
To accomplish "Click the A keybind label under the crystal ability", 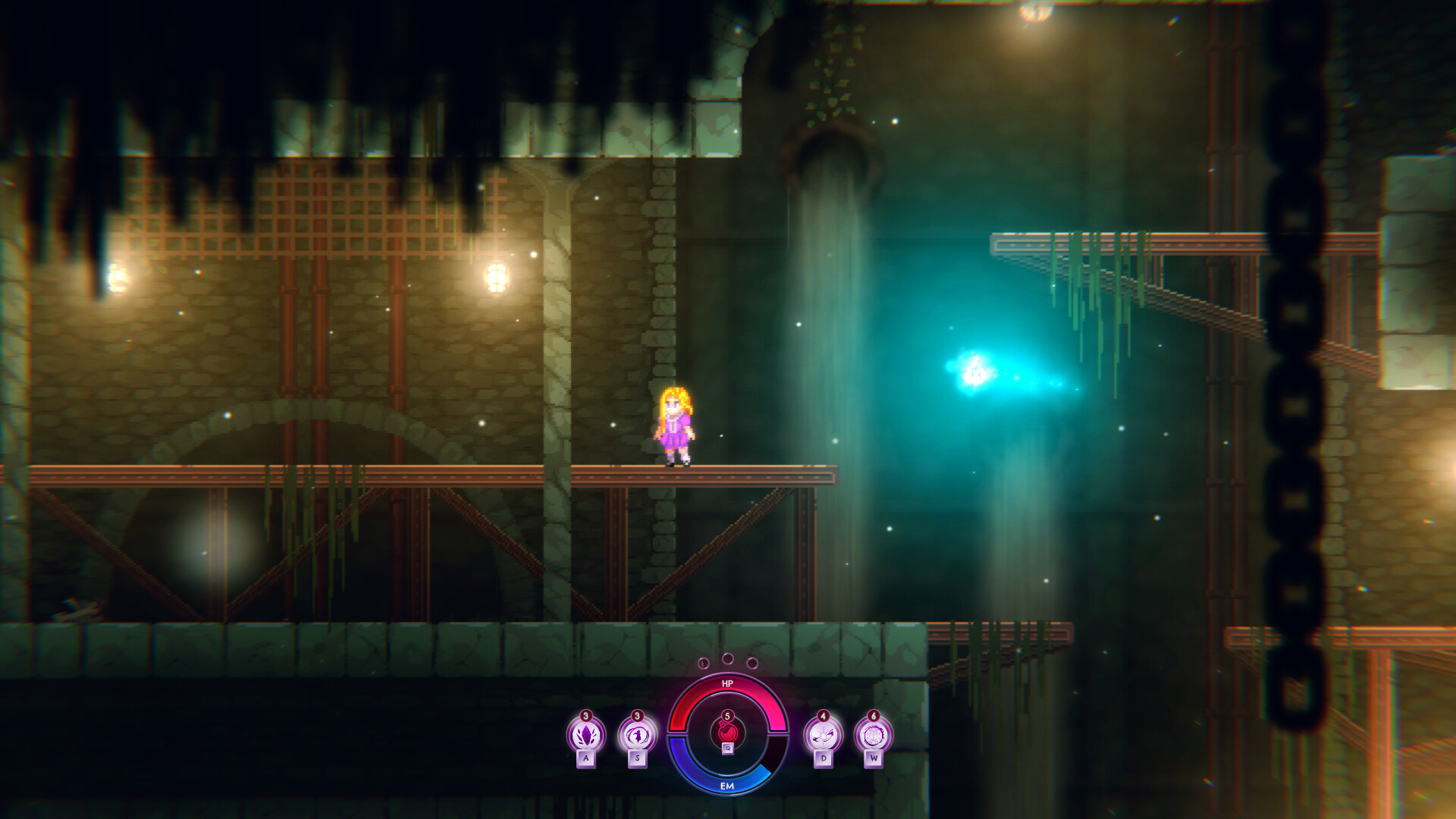I will tap(586, 758).
